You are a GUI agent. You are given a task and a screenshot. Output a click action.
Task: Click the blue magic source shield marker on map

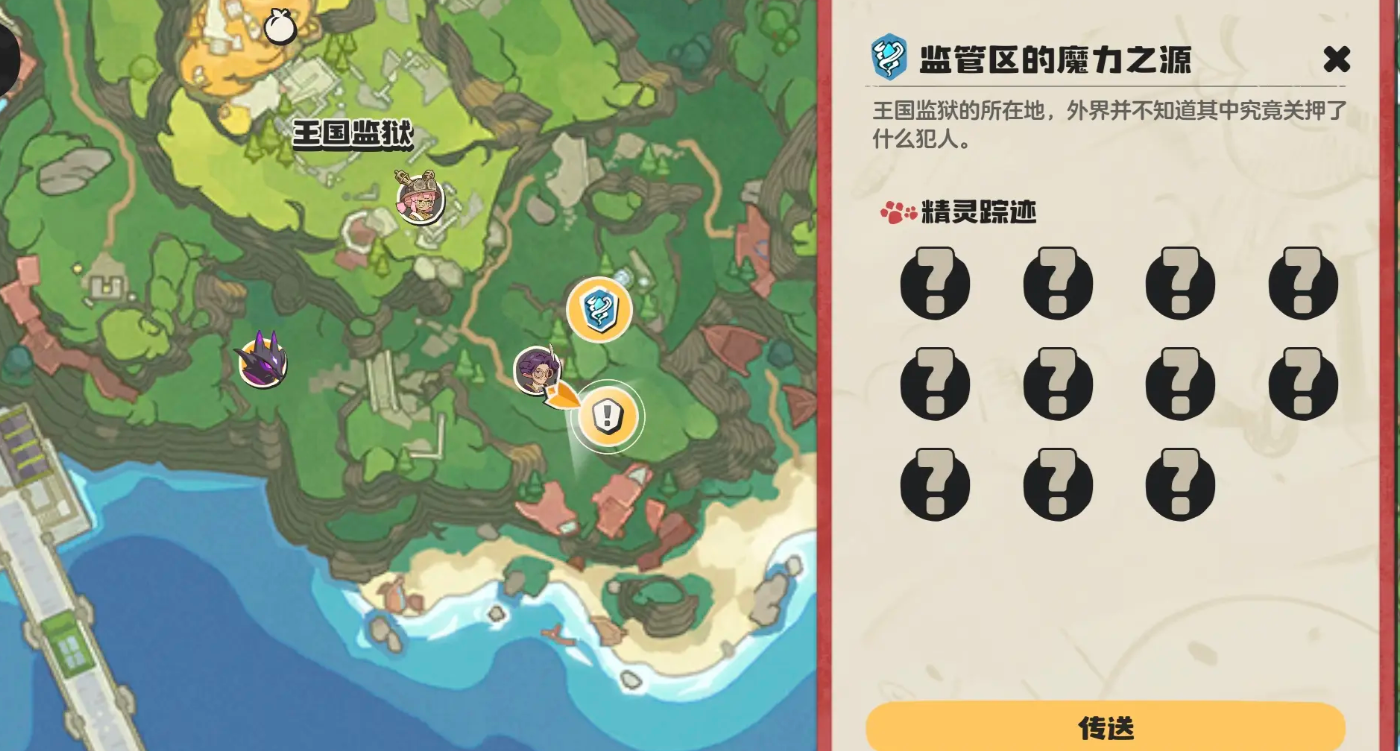598,311
